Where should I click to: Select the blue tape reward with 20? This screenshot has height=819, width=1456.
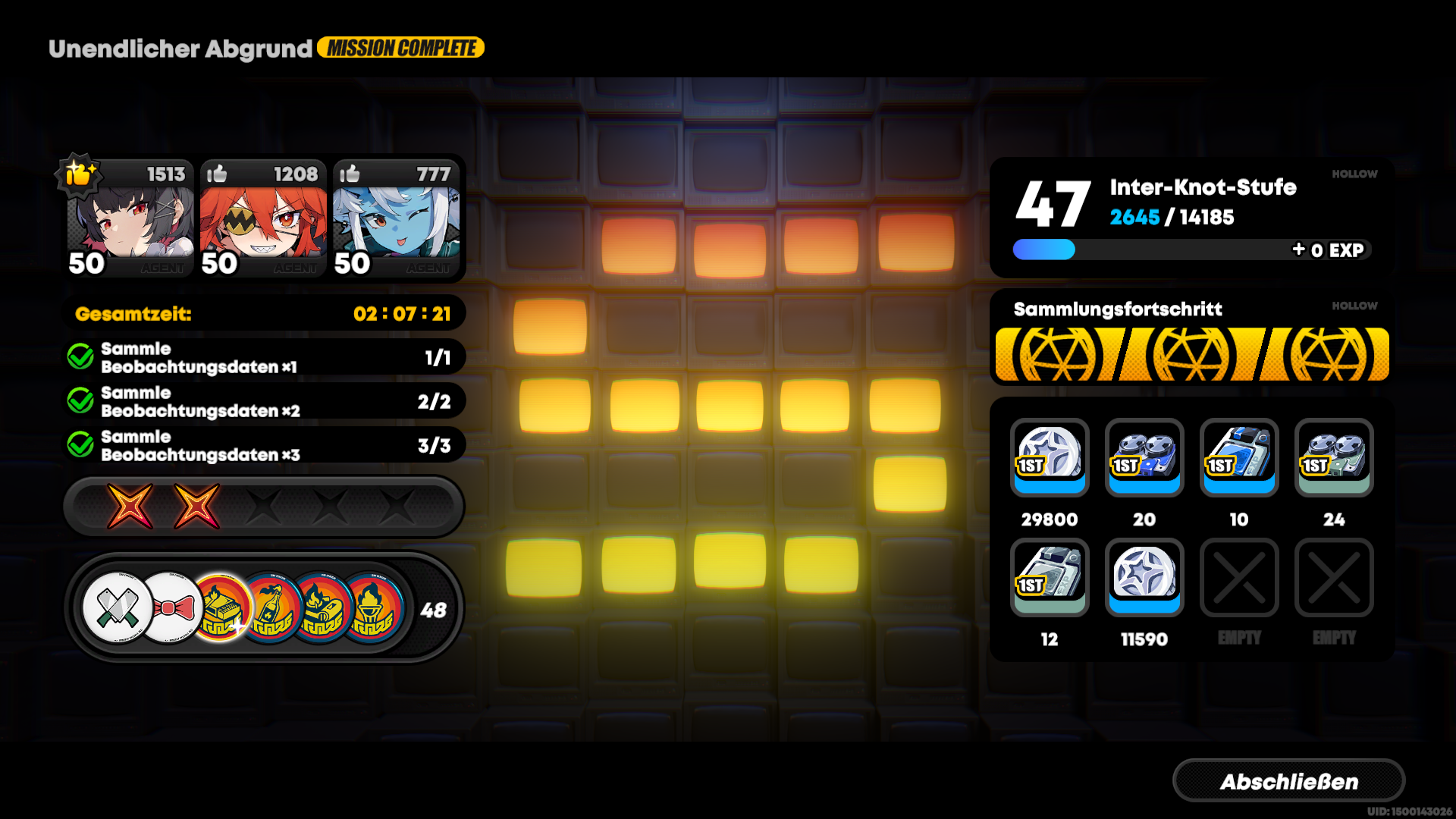[1144, 459]
